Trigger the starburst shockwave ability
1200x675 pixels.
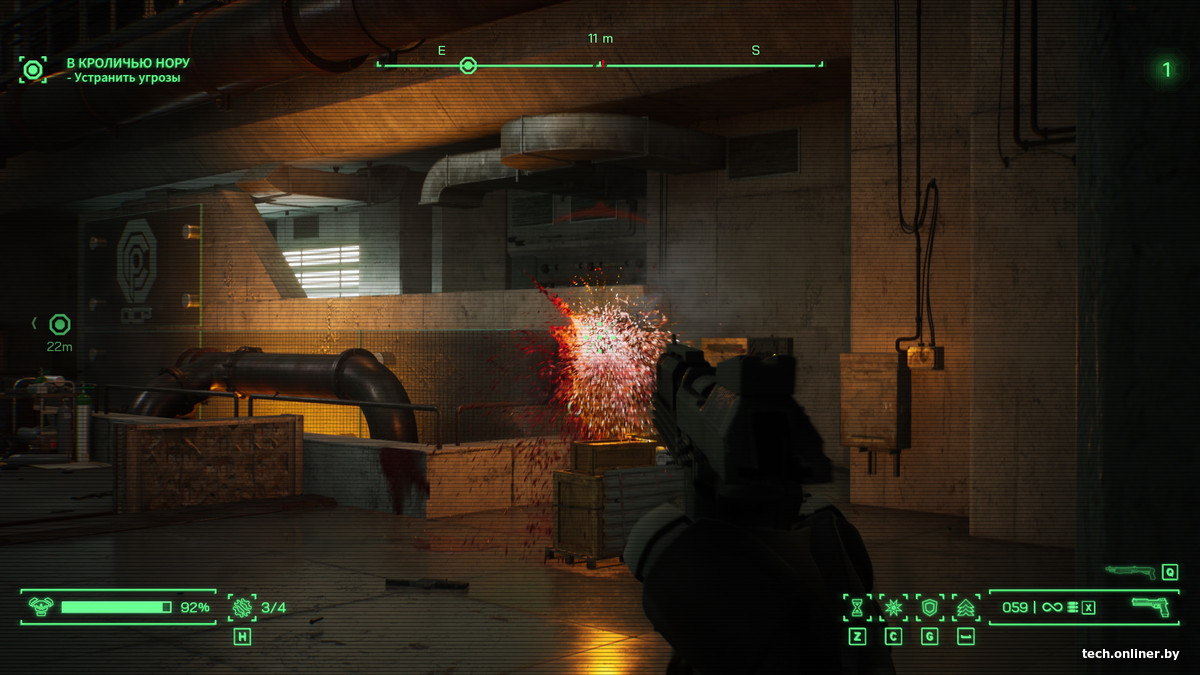click(x=893, y=607)
